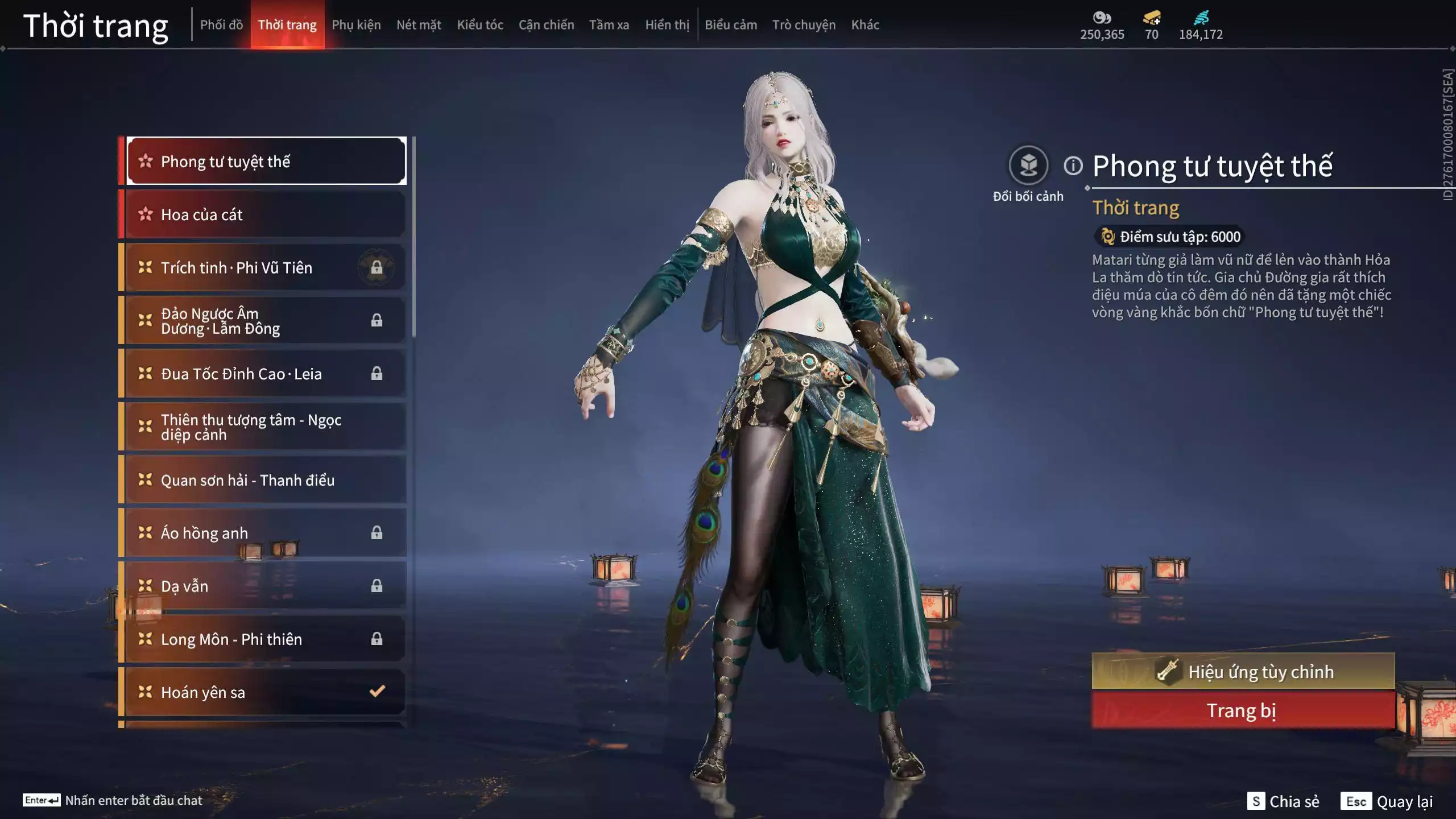Viewport: 1456px width, 819px height.
Task: Click the Đổi bối cảnh background icon
Action: [x=1028, y=166]
